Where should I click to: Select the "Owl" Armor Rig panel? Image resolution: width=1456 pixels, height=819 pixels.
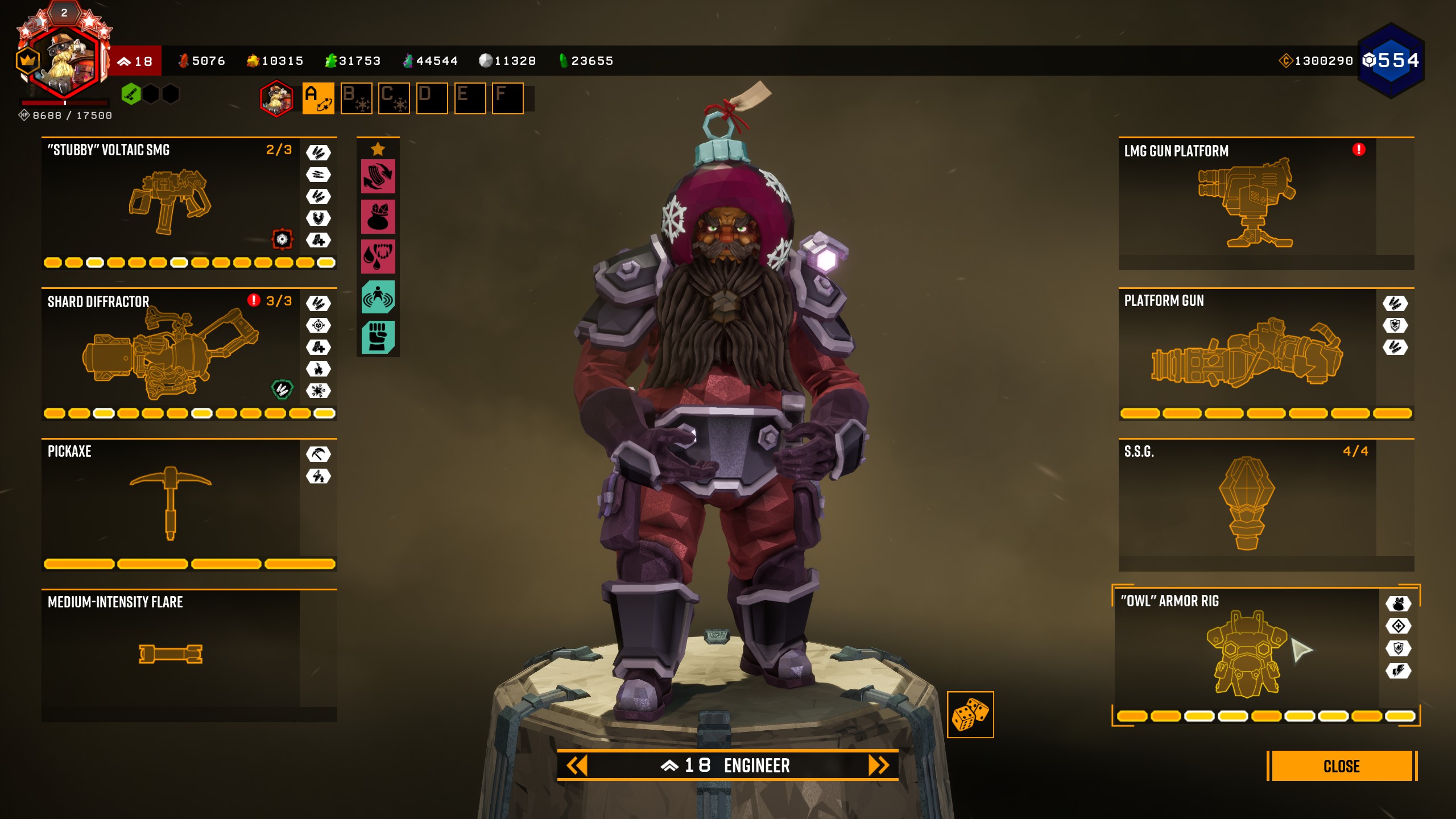tap(1246, 654)
